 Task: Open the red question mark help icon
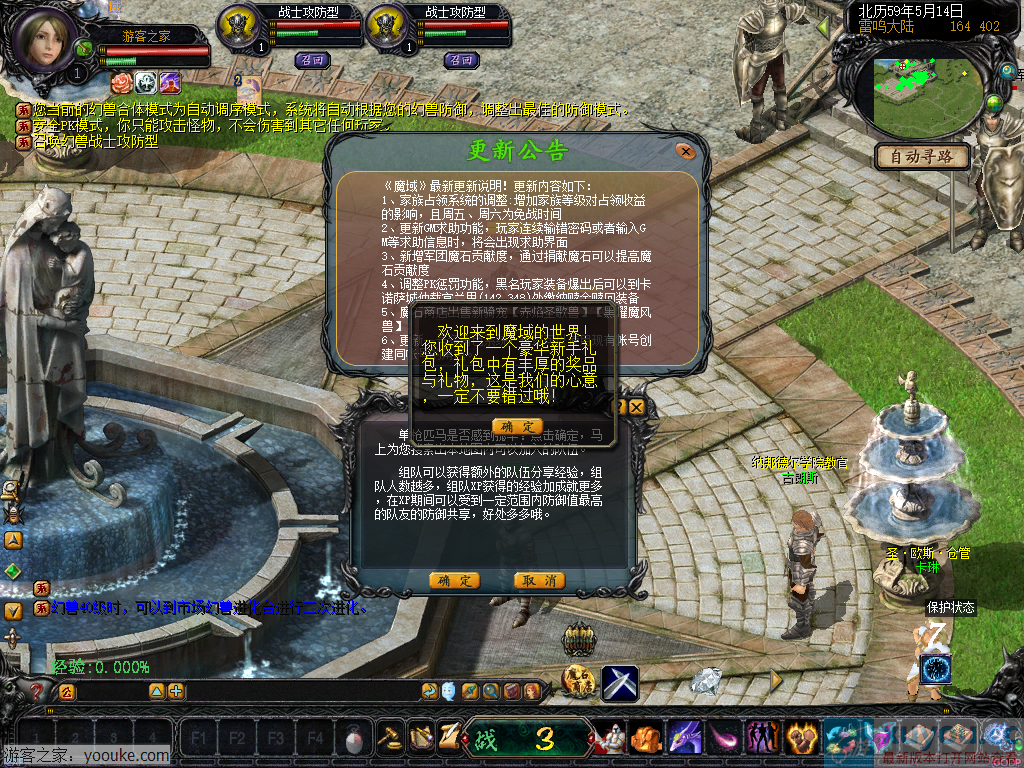pyautogui.click(x=36, y=690)
